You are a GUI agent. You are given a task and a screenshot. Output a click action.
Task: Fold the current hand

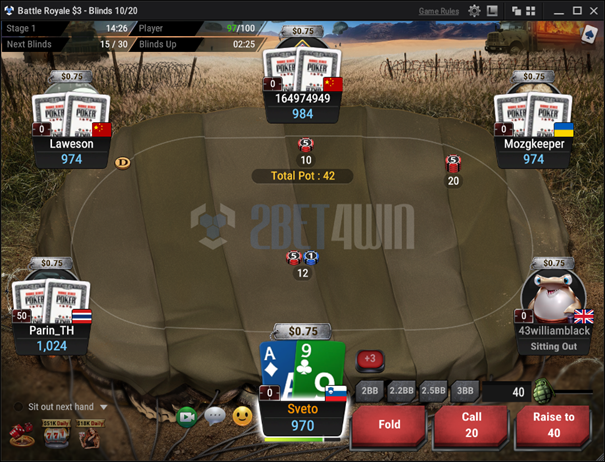(x=389, y=424)
